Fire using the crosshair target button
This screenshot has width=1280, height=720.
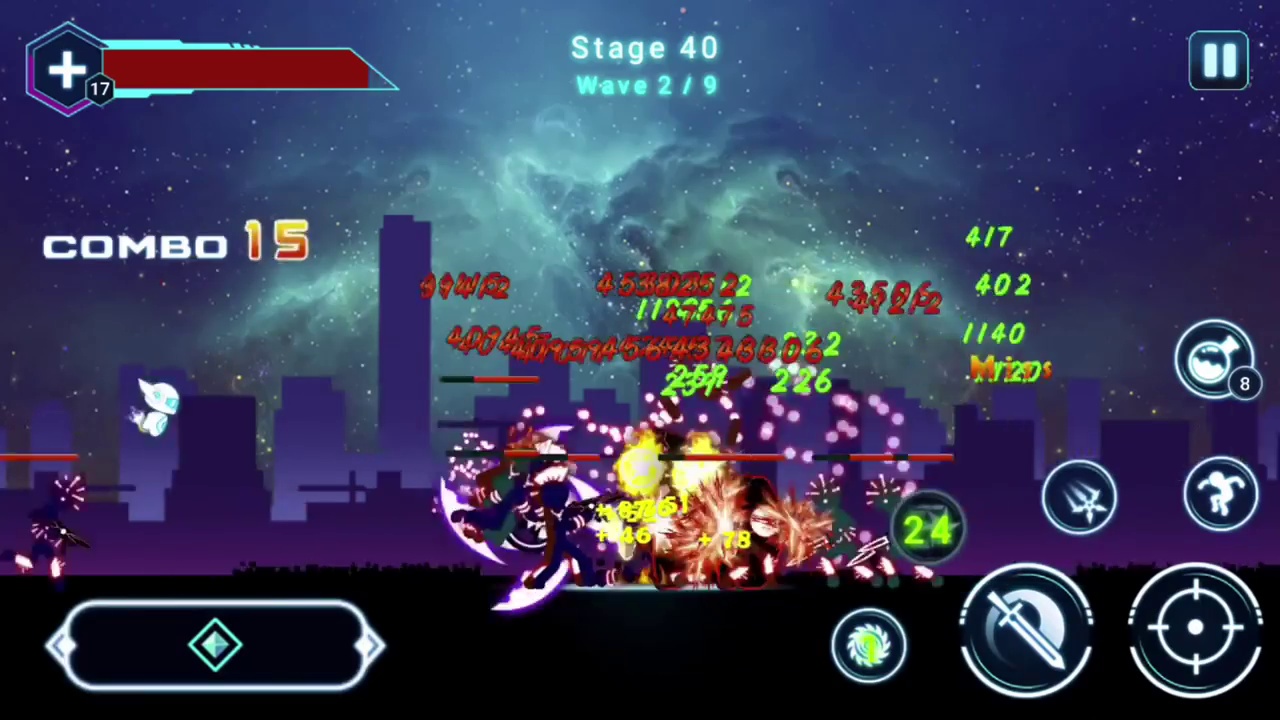1194,628
